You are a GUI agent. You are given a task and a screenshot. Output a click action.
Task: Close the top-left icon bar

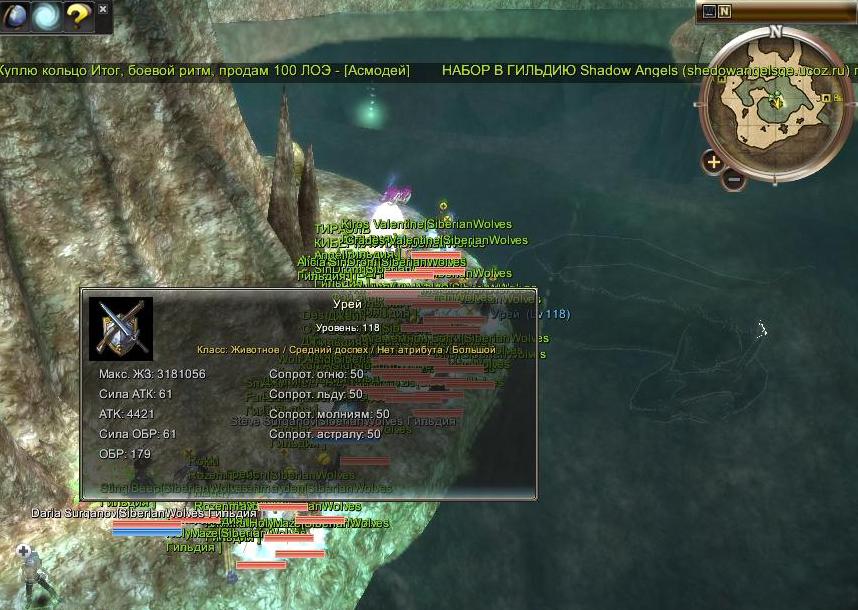(x=103, y=9)
